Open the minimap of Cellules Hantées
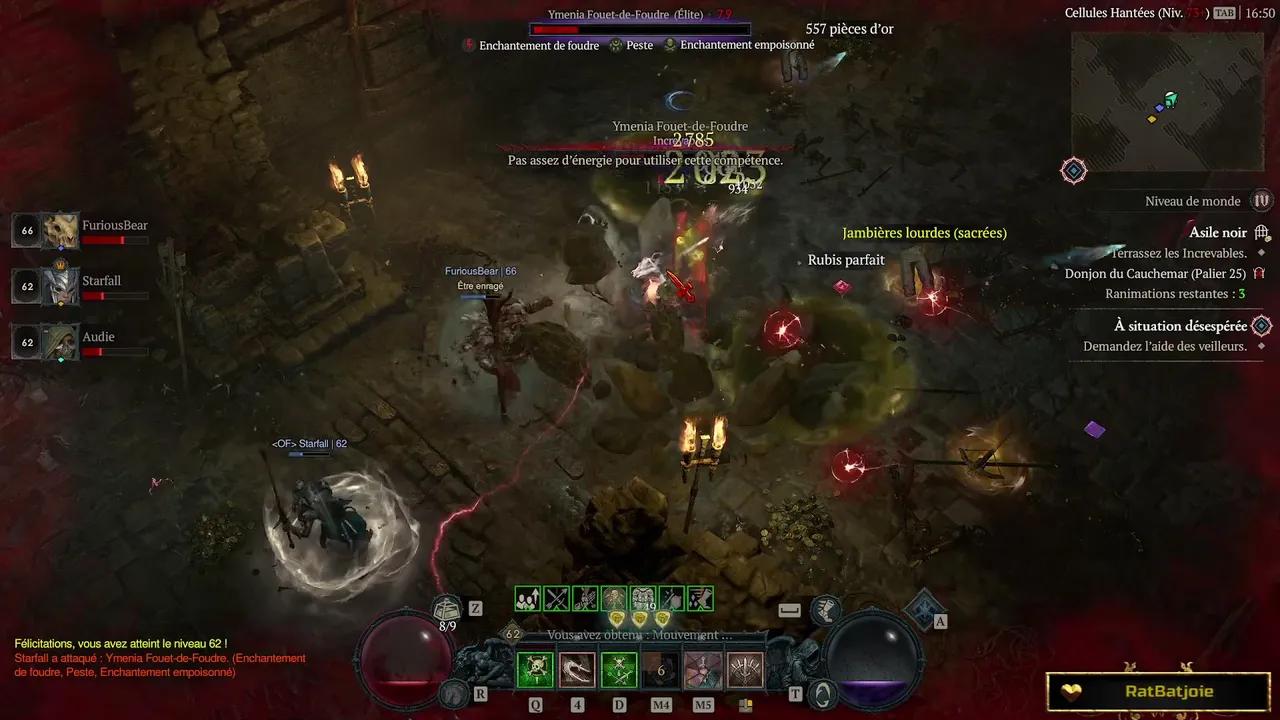Image resolution: width=1280 pixels, height=720 pixels. 1167,102
